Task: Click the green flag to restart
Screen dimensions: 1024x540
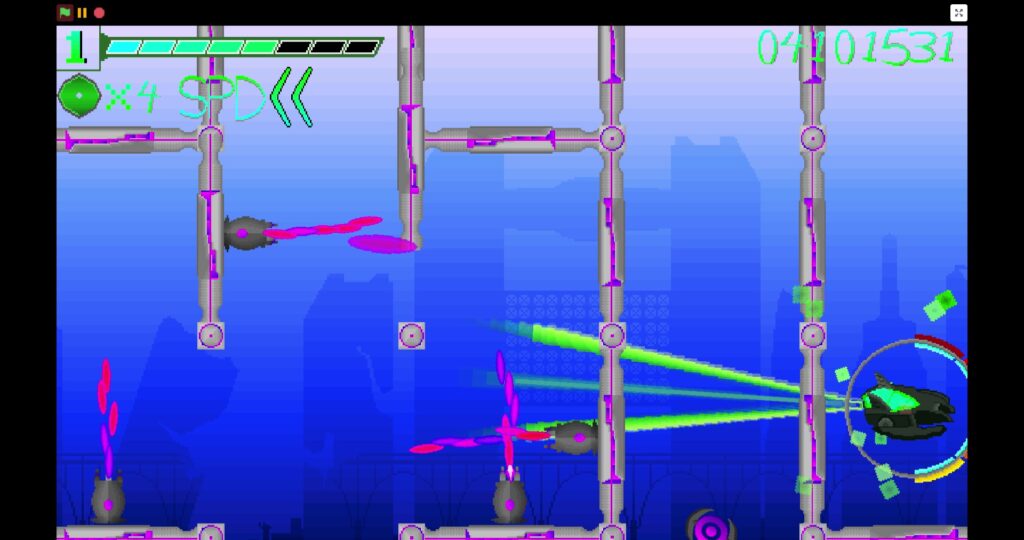Action: 65,13
